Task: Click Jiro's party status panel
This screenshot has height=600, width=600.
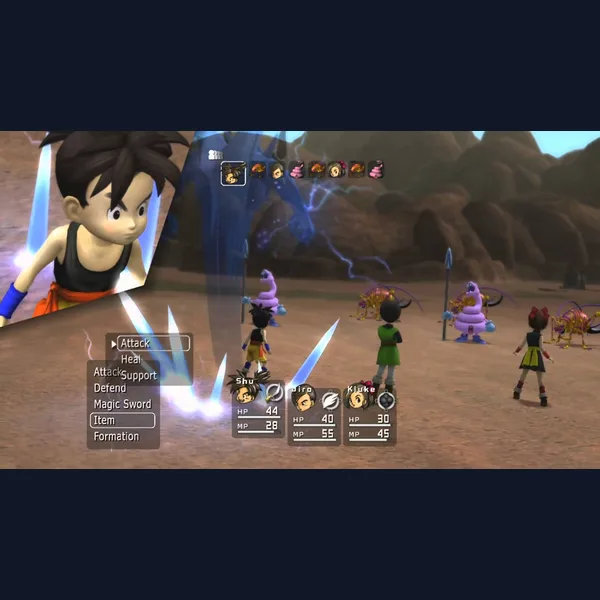Action: click(314, 414)
